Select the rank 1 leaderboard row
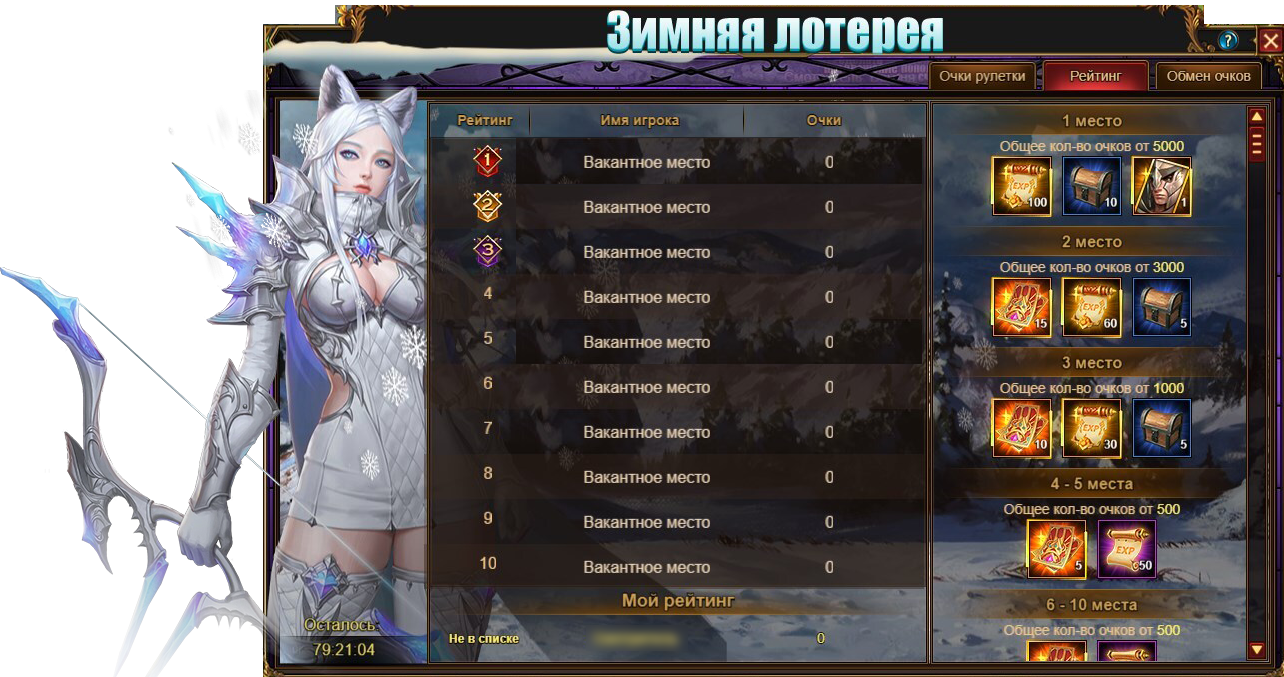 (676, 162)
